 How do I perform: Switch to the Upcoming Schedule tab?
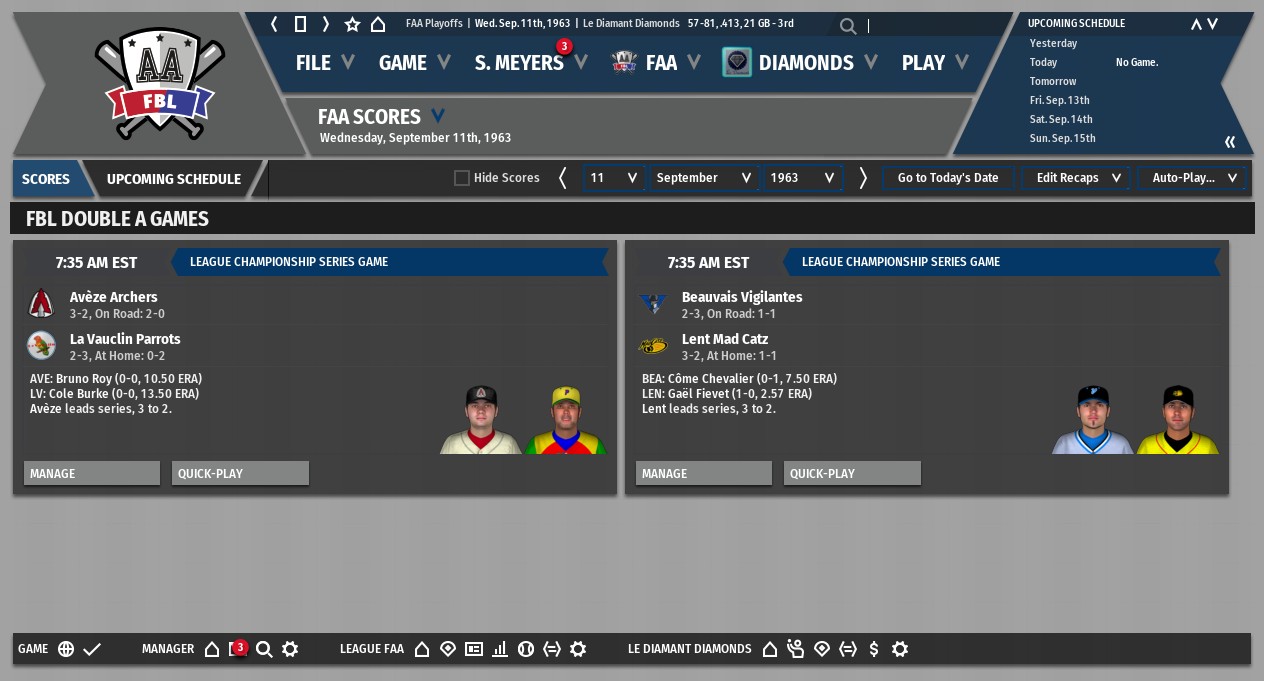174,179
